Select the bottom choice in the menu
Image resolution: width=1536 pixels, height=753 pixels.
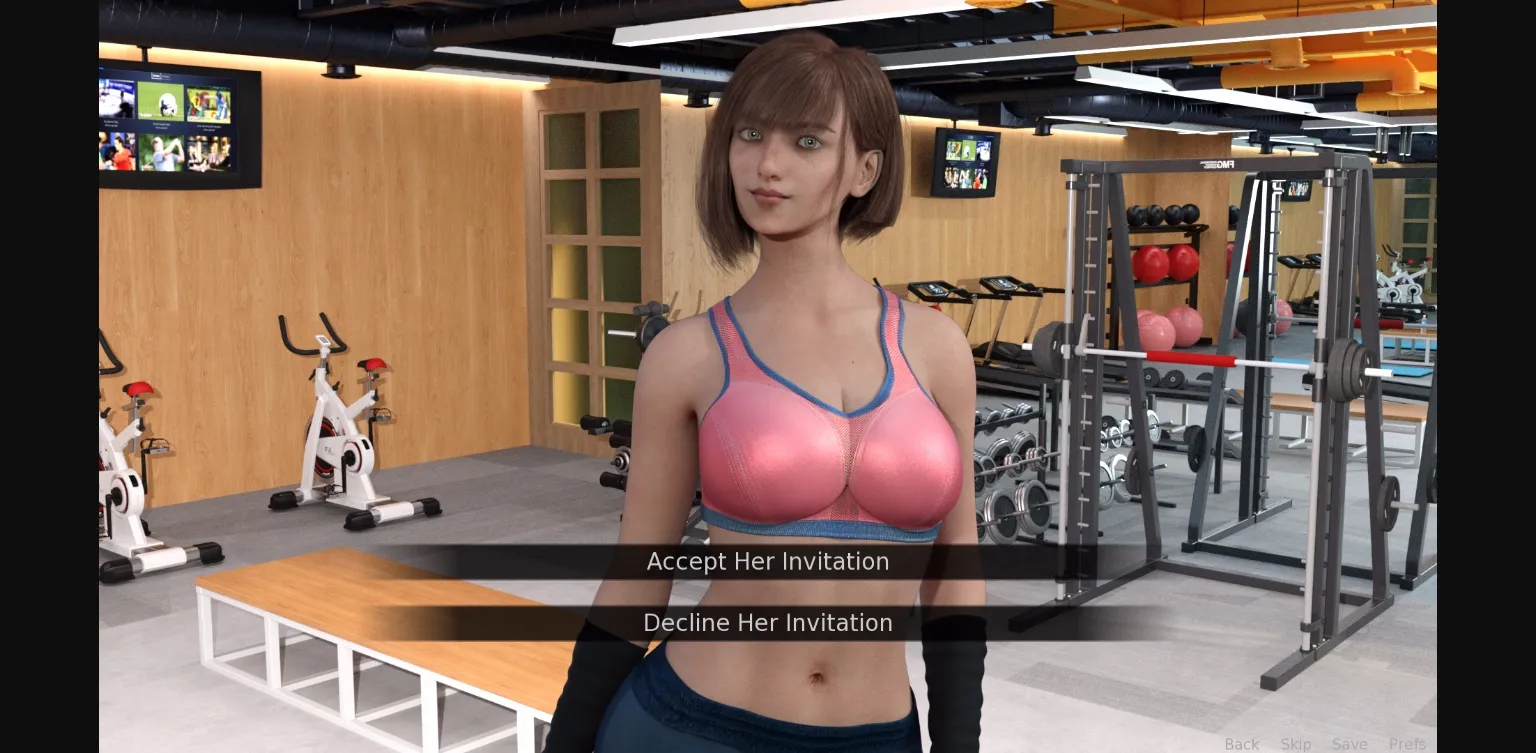[767, 622]
